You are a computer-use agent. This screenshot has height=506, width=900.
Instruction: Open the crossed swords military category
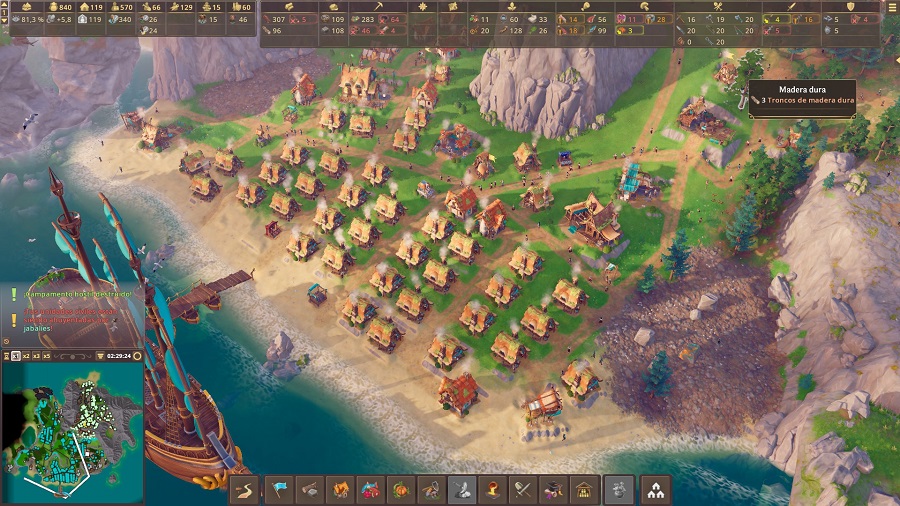point(522,489)
